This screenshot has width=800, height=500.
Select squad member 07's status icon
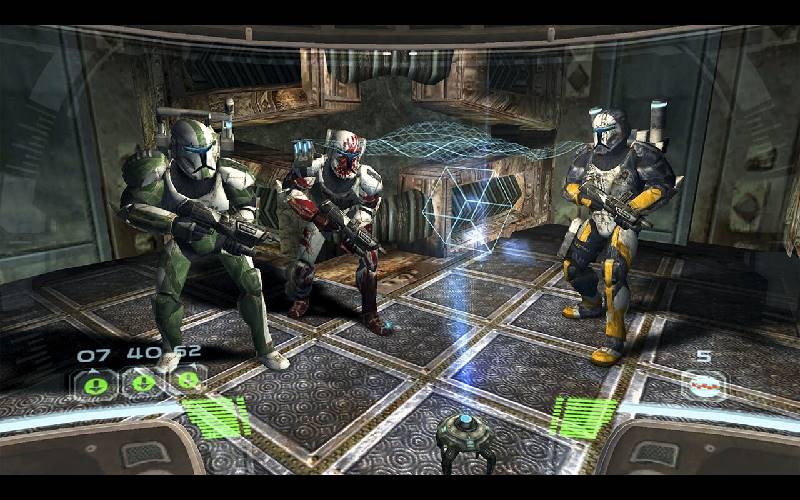tap(94, 383)
